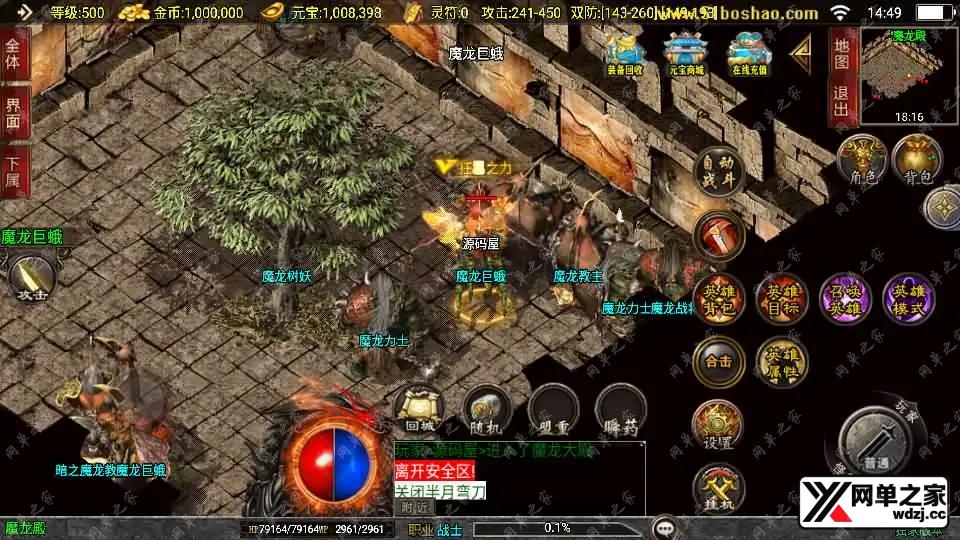Open the 英雄背包 hero bag

coord(719,298)
